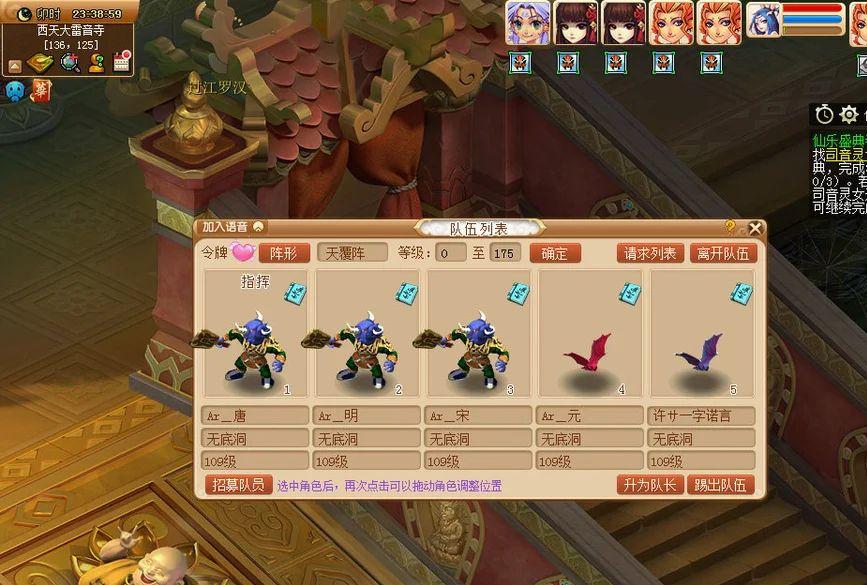Image resolution: width=867 pixels, height=585 pixels.
Task: Kick the member using 踢出队伍
Action: pyautogui.click(x=720, y=485)
